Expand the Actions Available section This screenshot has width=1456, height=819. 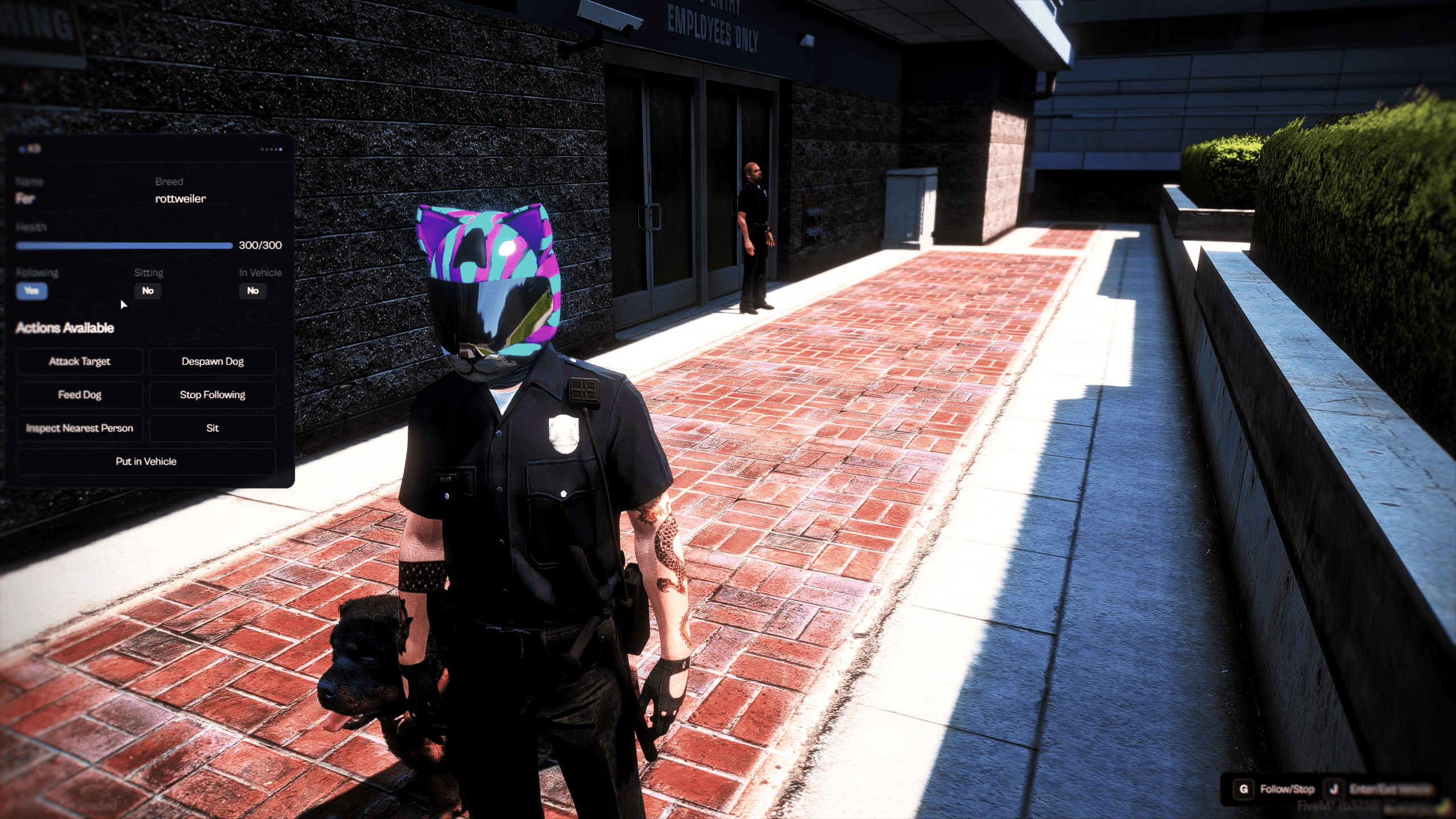(65, 328)
